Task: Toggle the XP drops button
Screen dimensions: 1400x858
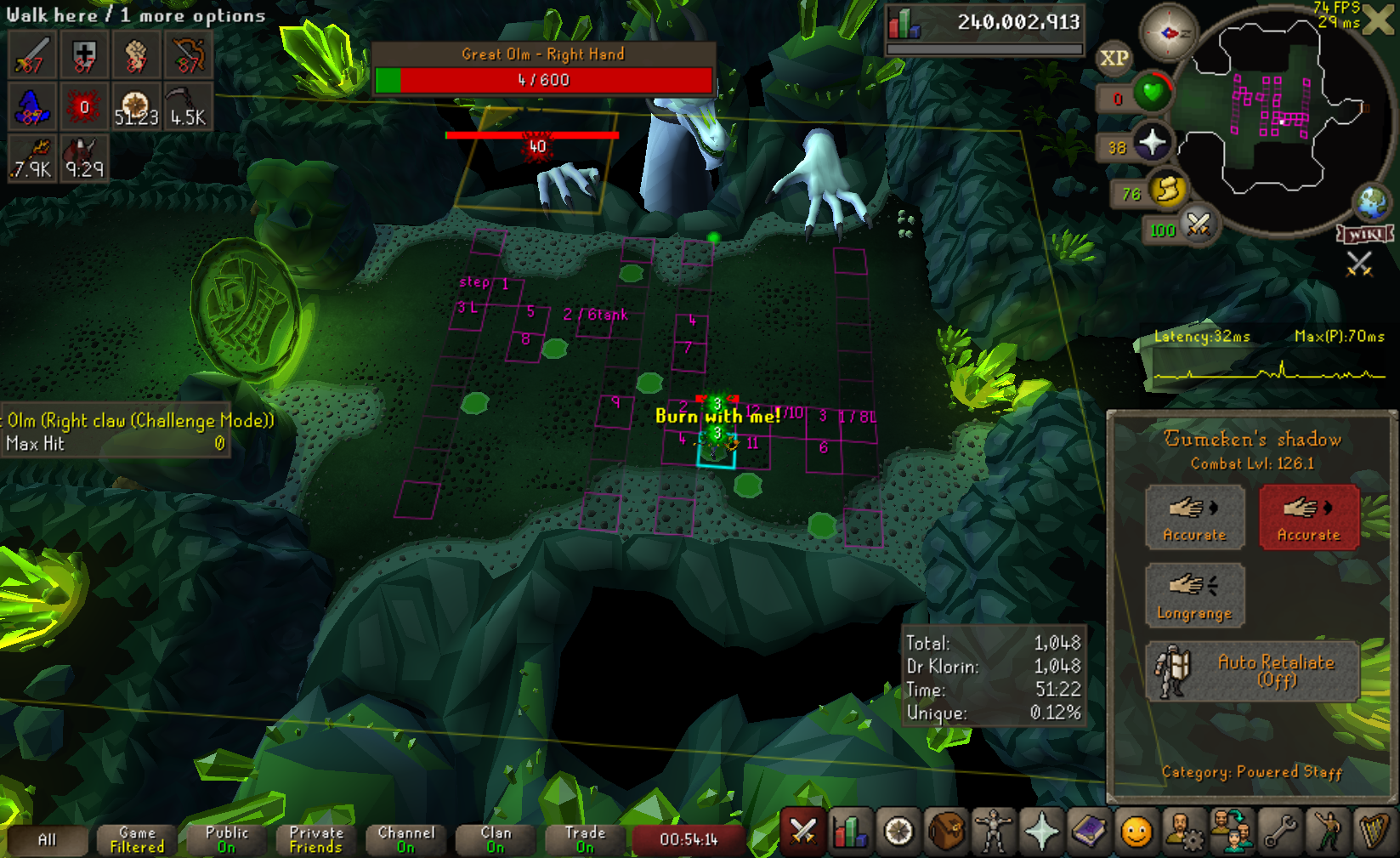Action: [x=1114, y=58]
